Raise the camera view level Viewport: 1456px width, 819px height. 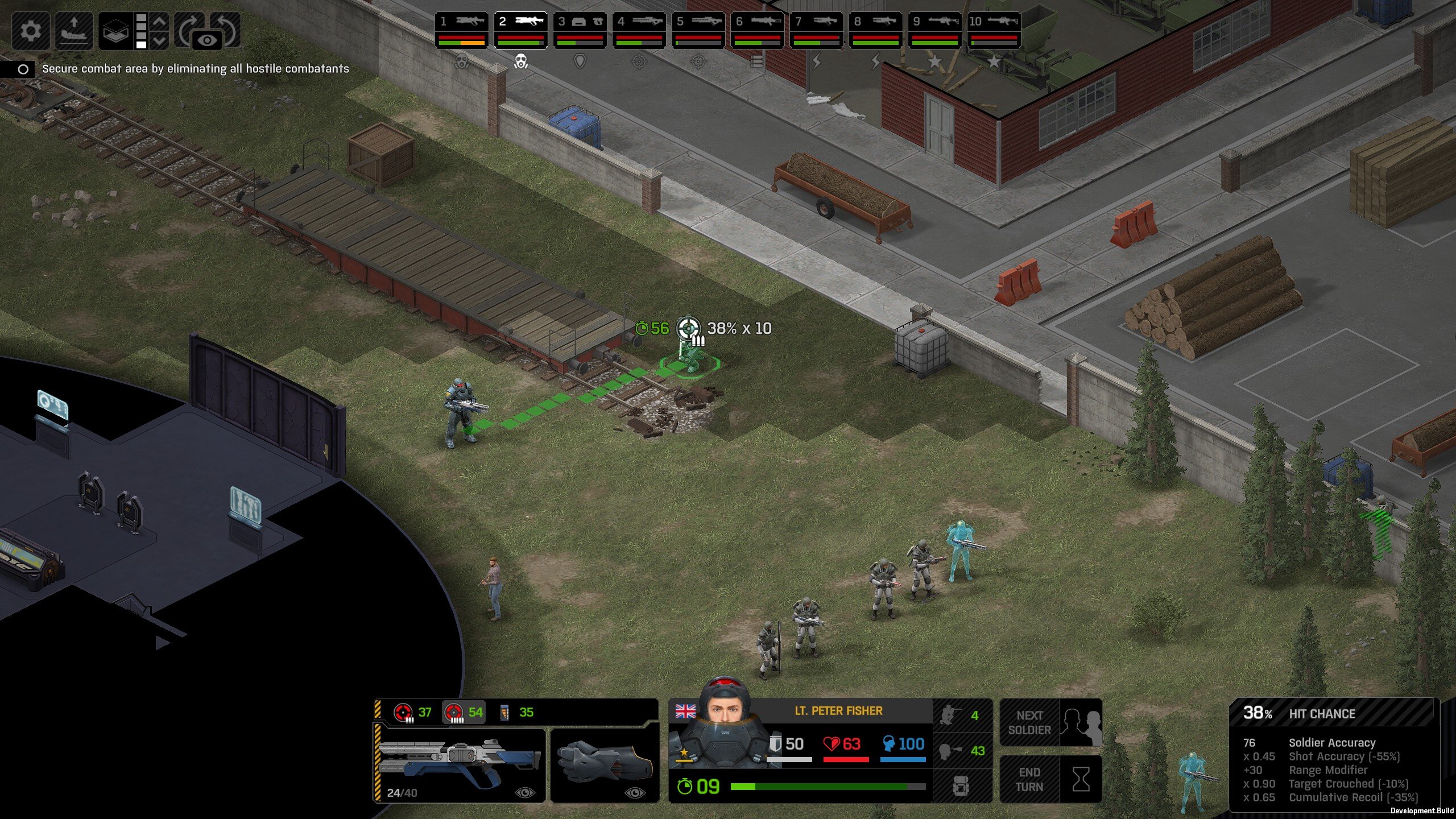(160, 22)
